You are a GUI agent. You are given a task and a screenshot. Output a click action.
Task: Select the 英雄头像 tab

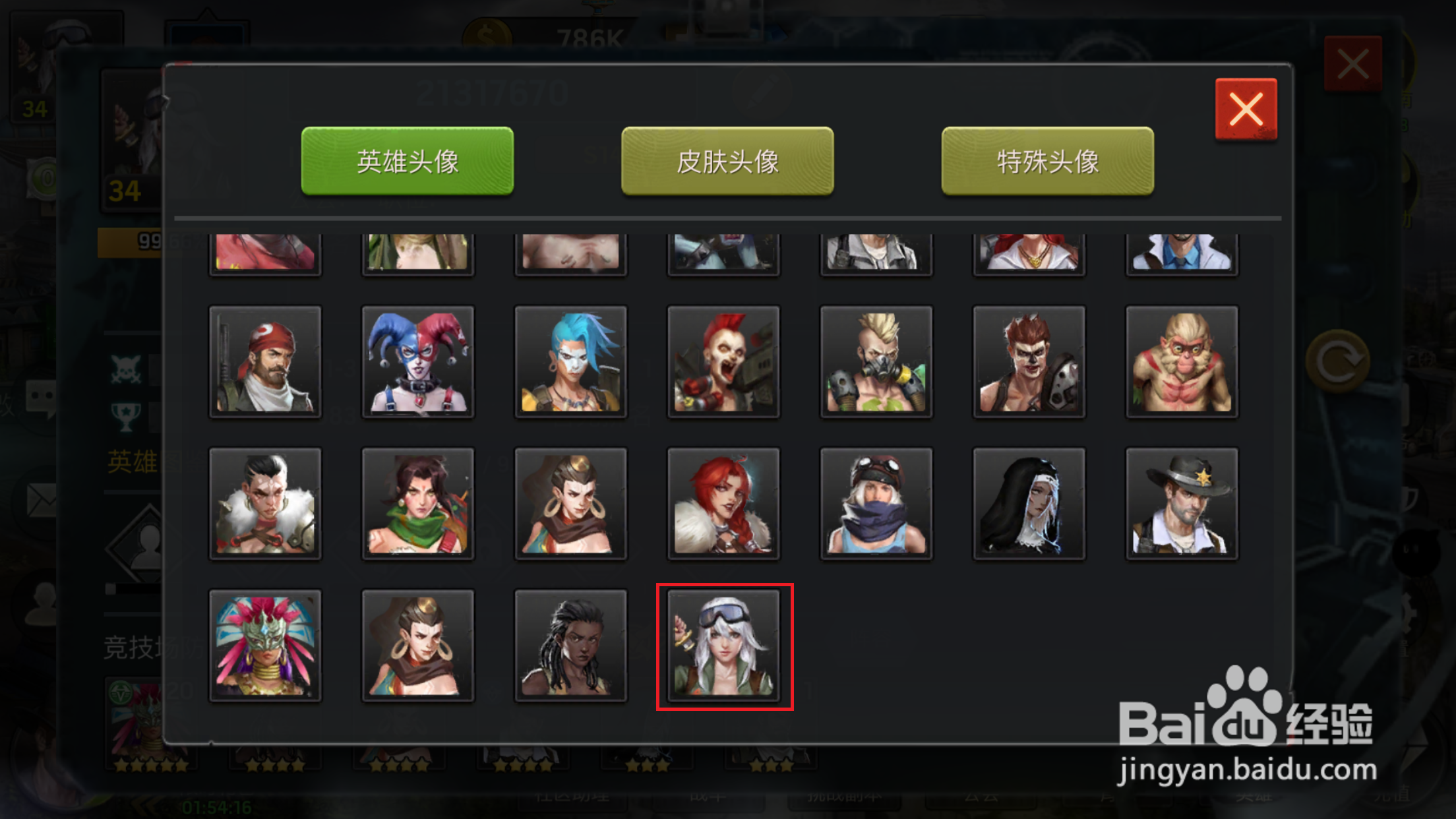pyautogui.click(x=407, y=161)
